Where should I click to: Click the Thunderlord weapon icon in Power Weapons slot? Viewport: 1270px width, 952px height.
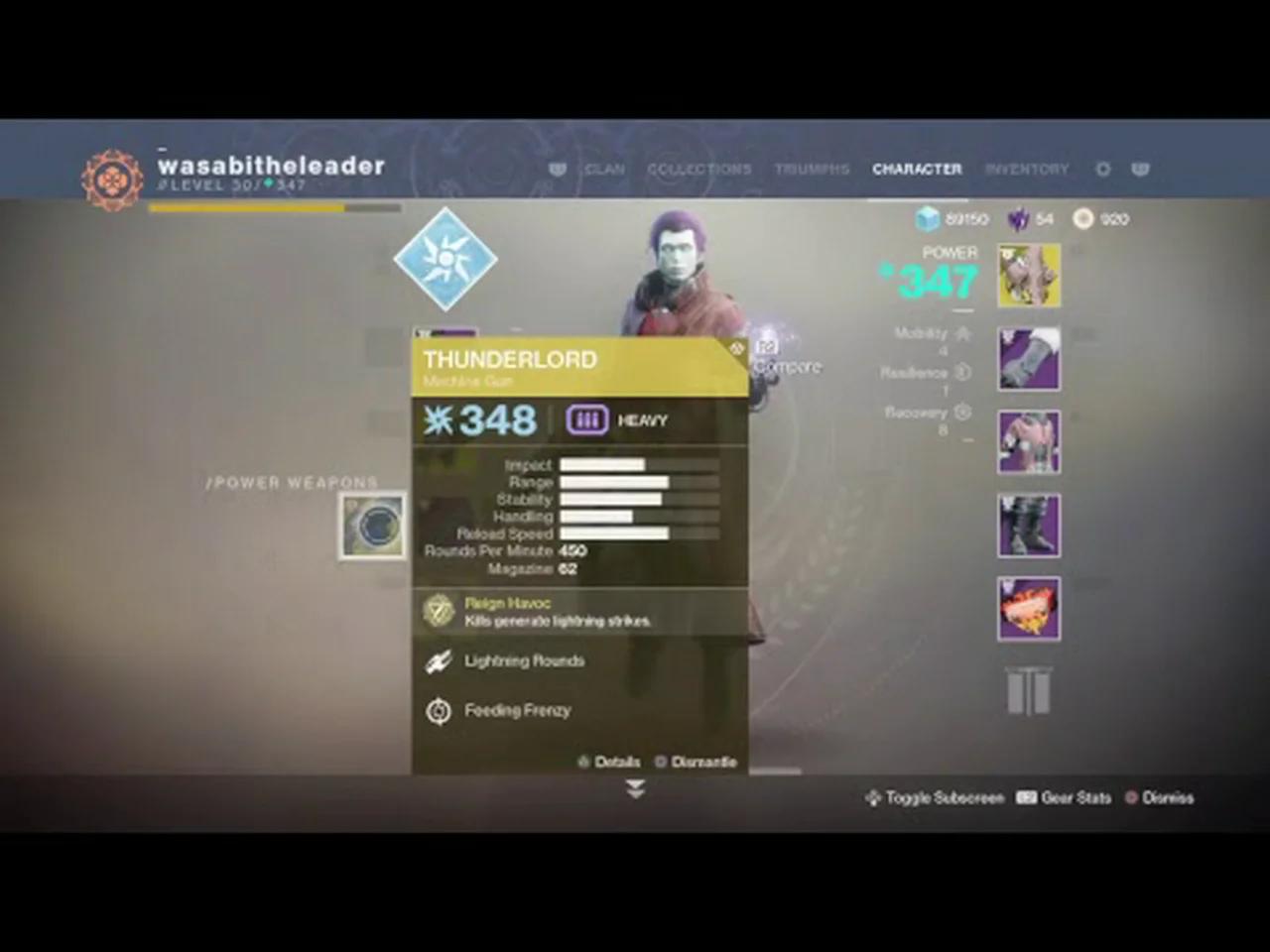(x=372, y=526)
